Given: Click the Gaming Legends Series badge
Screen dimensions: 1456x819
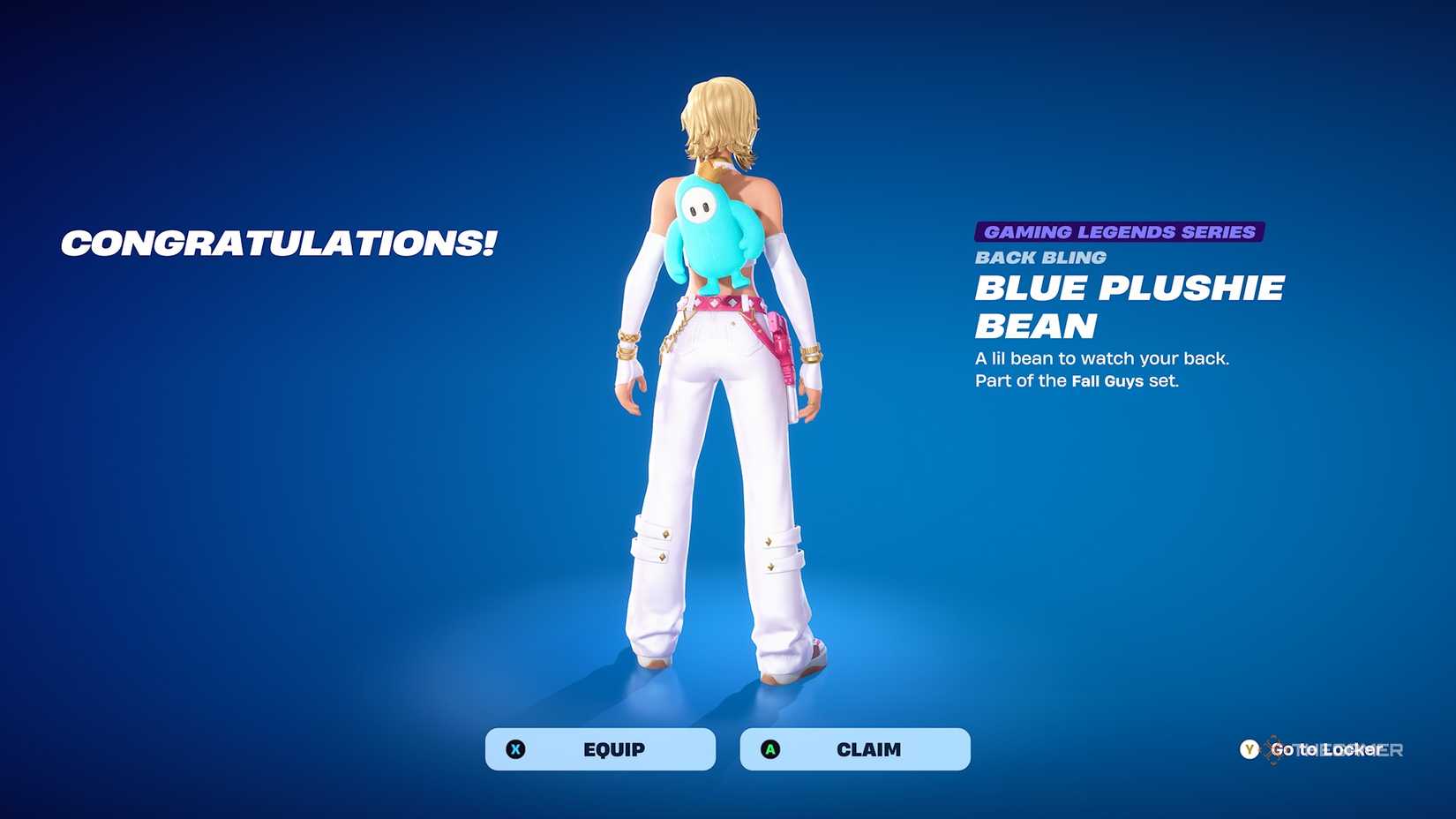Looking at the screenshot, I should (x=1119, y=232).
